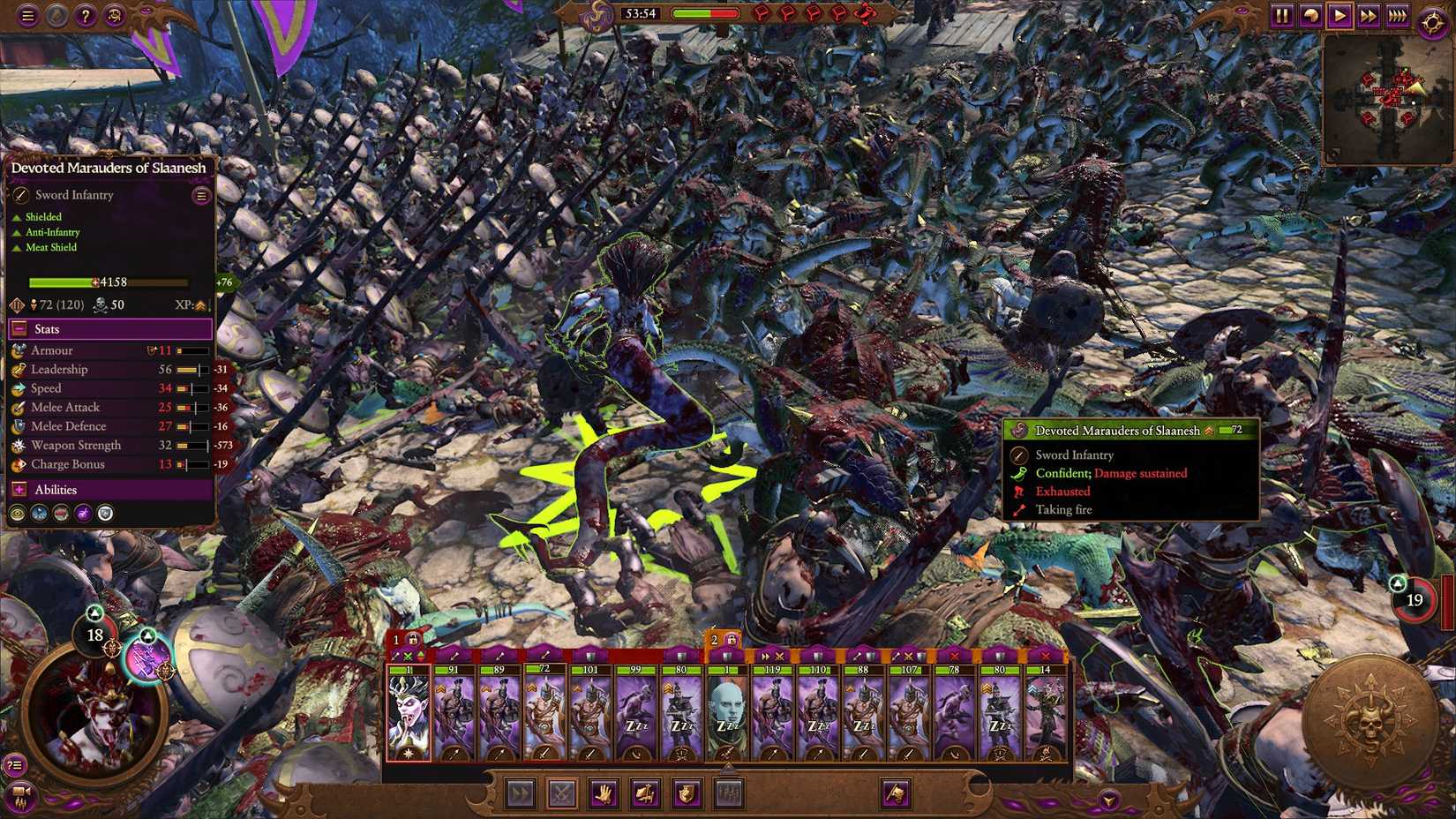This screenshot has height=819, width=1456.
Task: Select the formation grouping command
Action: pos(729,793)
